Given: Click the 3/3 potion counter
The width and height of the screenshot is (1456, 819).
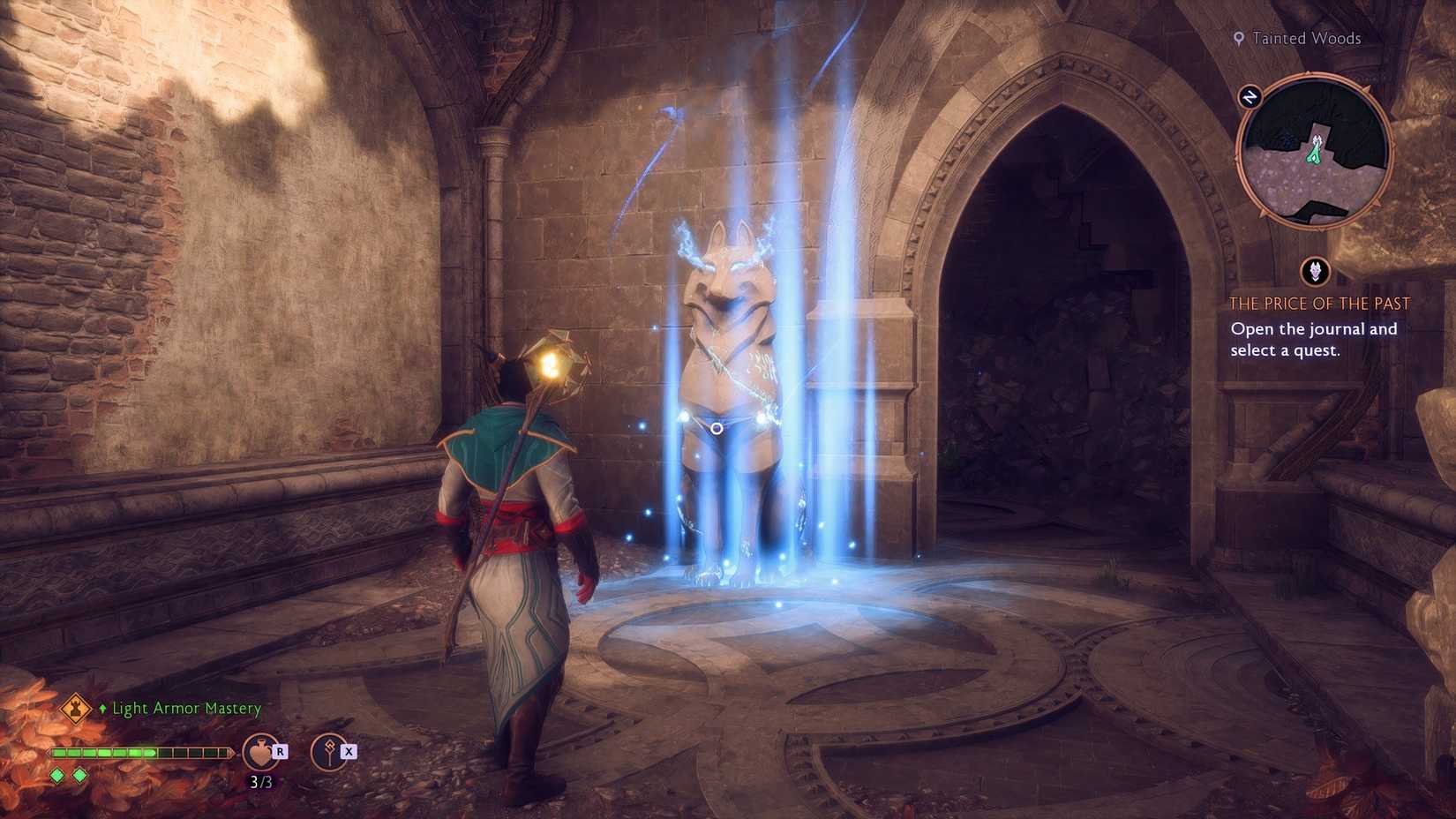Looking at the screenshot, I should click(x=259, y=780).
